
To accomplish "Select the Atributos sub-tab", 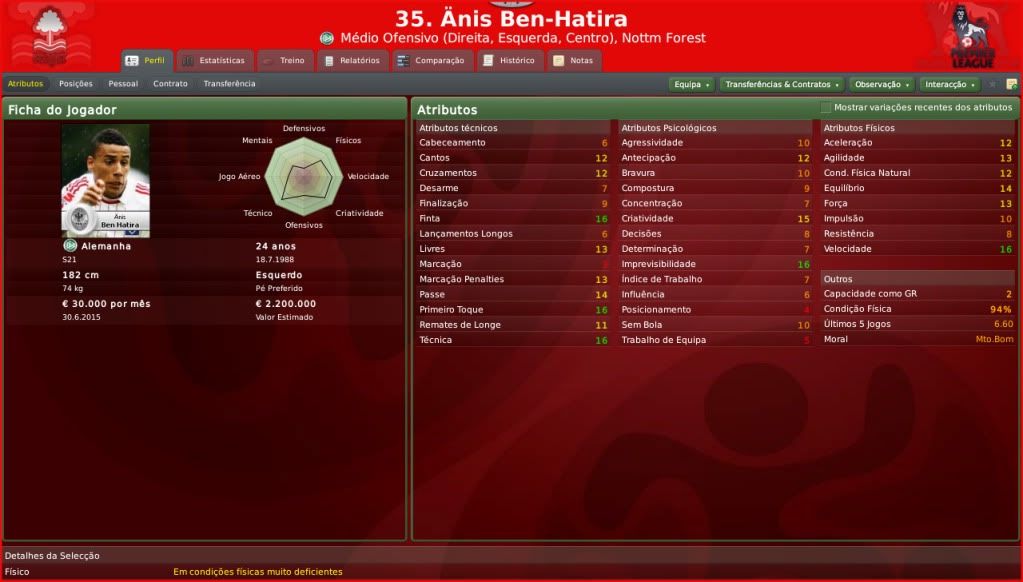I will pos(25,84).
